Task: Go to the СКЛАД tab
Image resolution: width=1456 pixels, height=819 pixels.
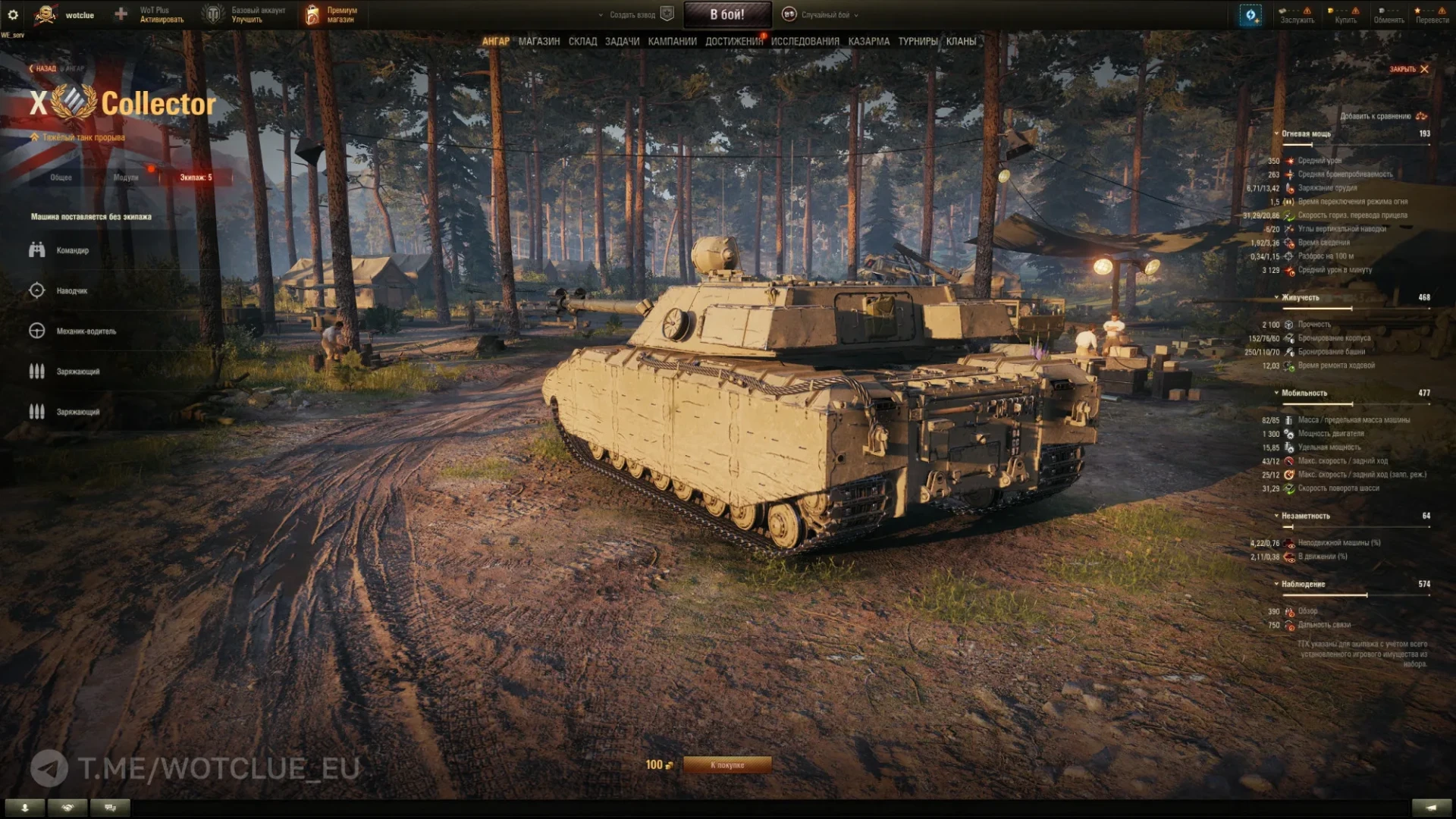Action: coord(582,42)
